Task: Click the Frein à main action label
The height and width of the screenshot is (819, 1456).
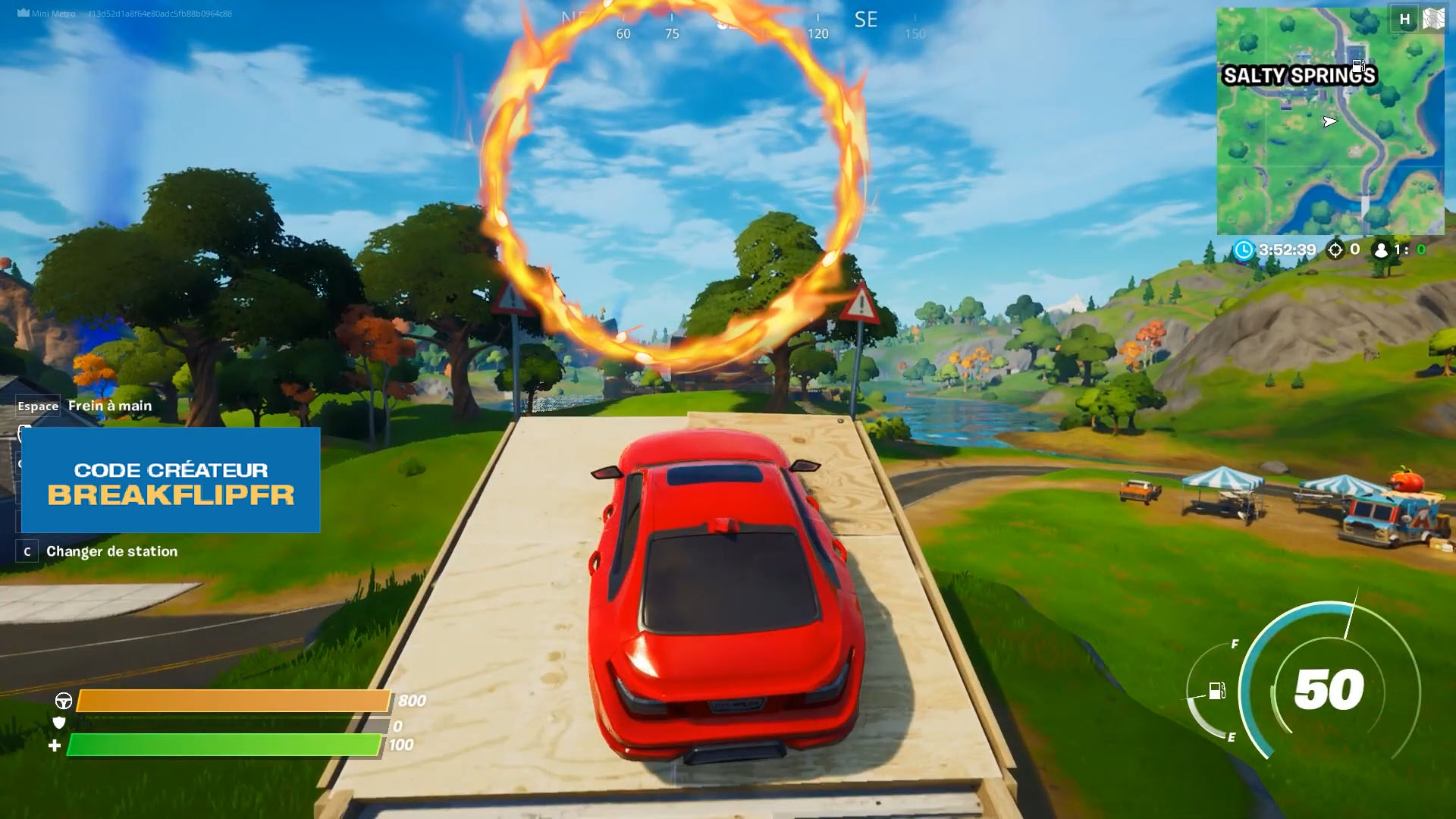Action: (x=109, y=406)
